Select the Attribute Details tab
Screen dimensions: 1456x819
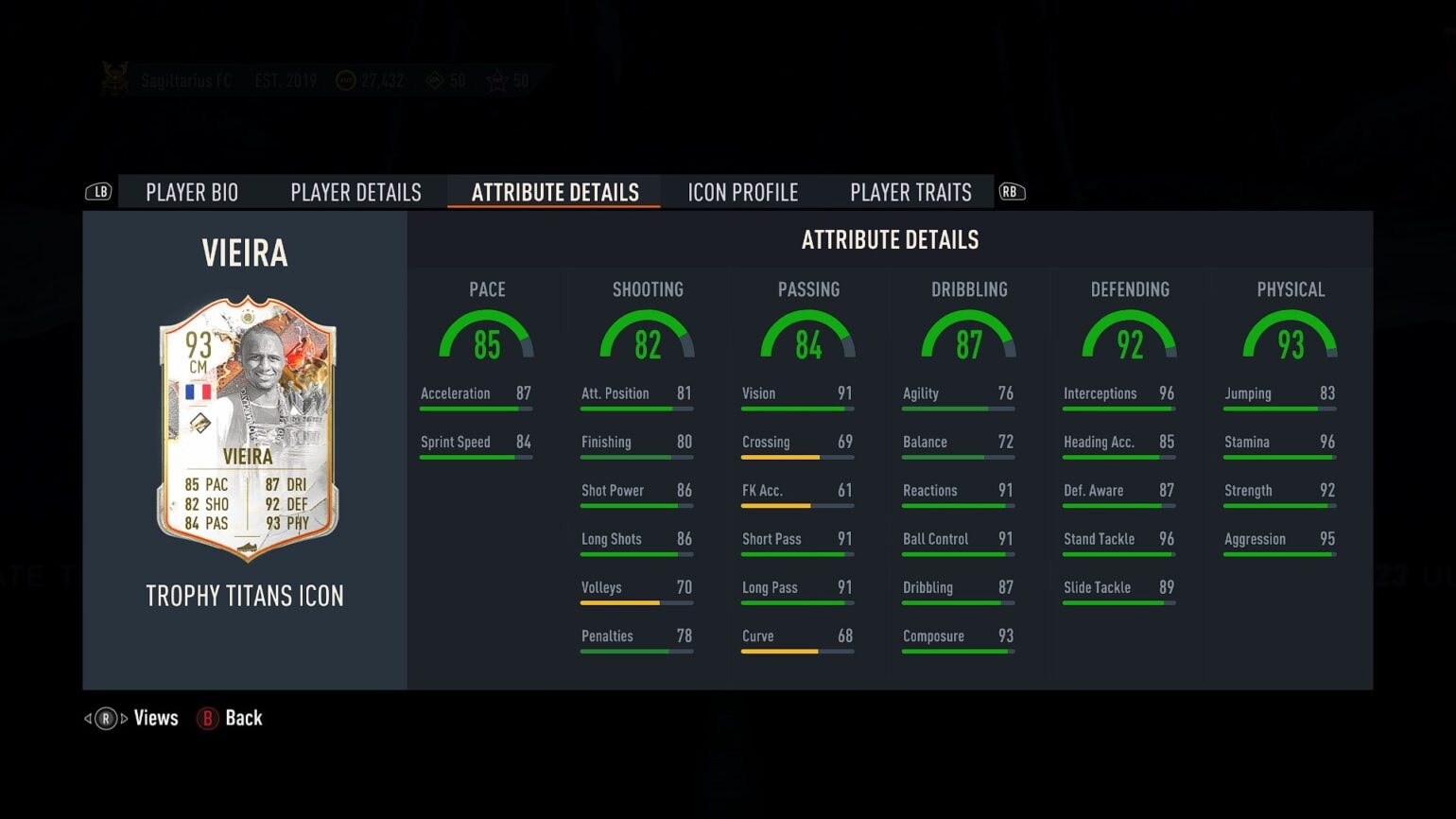(x=555, y=192)
